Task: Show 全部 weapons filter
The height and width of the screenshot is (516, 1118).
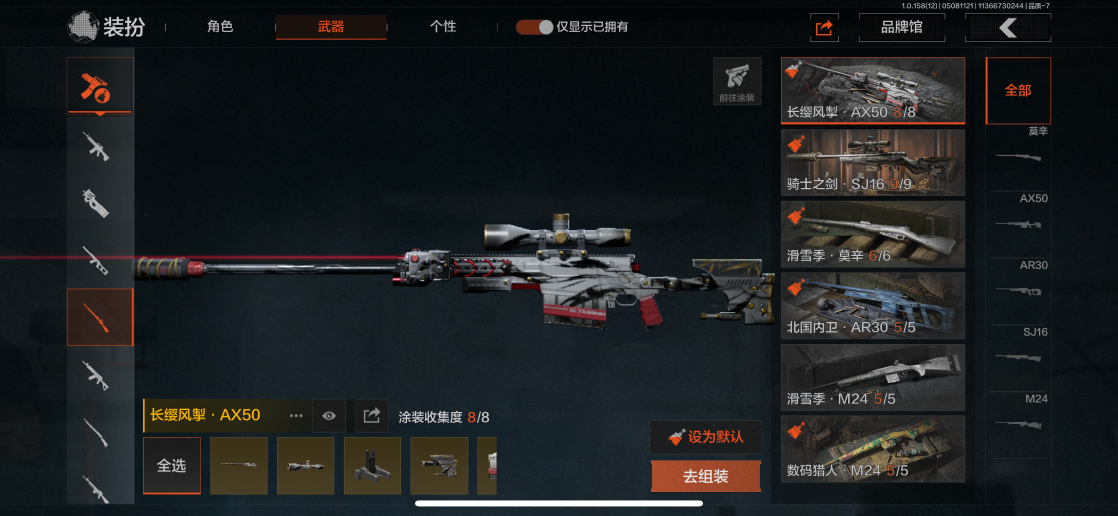Action: coord(1018,90)
